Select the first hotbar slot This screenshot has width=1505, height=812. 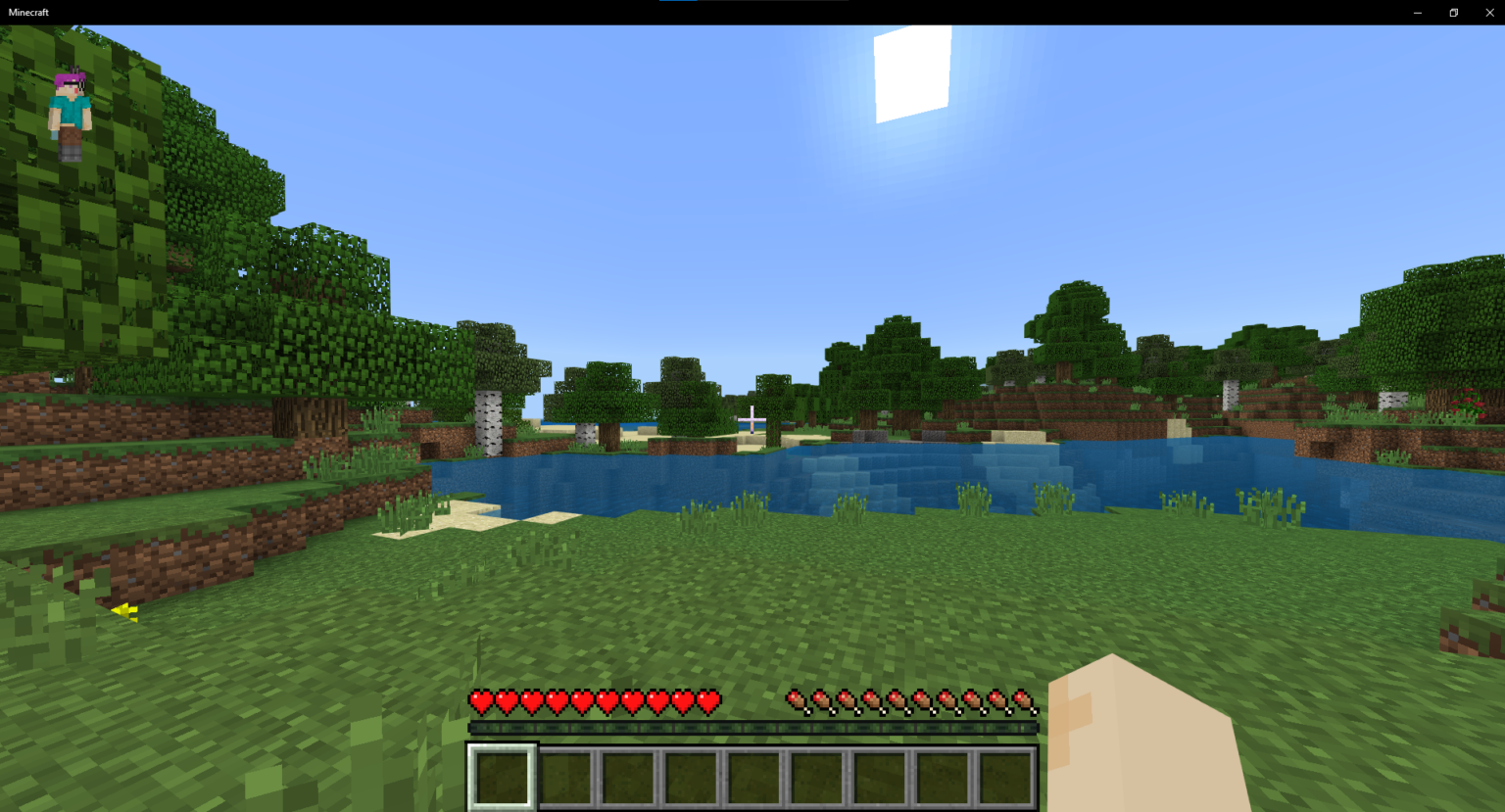coord(500,778)
